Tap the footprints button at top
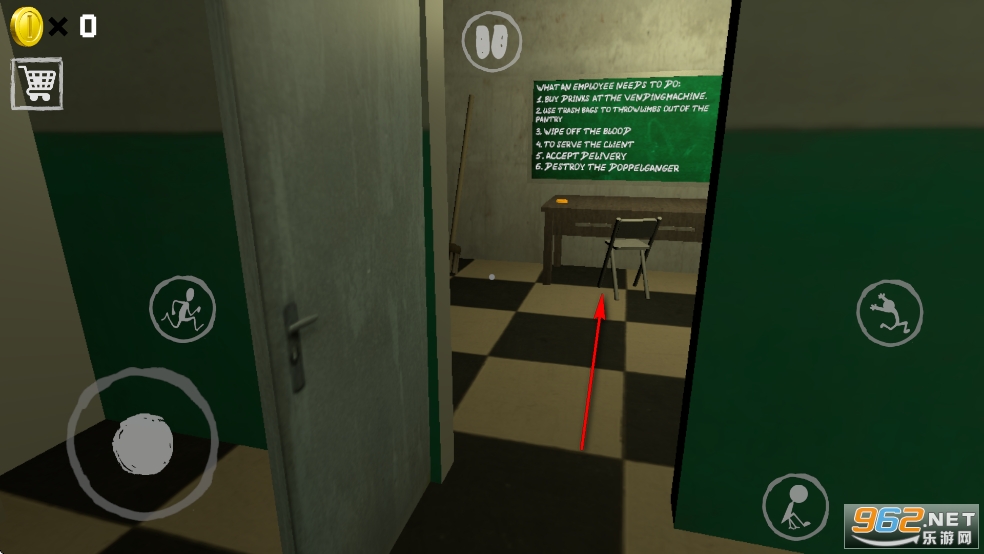Viewport: 984px width, 554px height. click(x=492, y=41)
